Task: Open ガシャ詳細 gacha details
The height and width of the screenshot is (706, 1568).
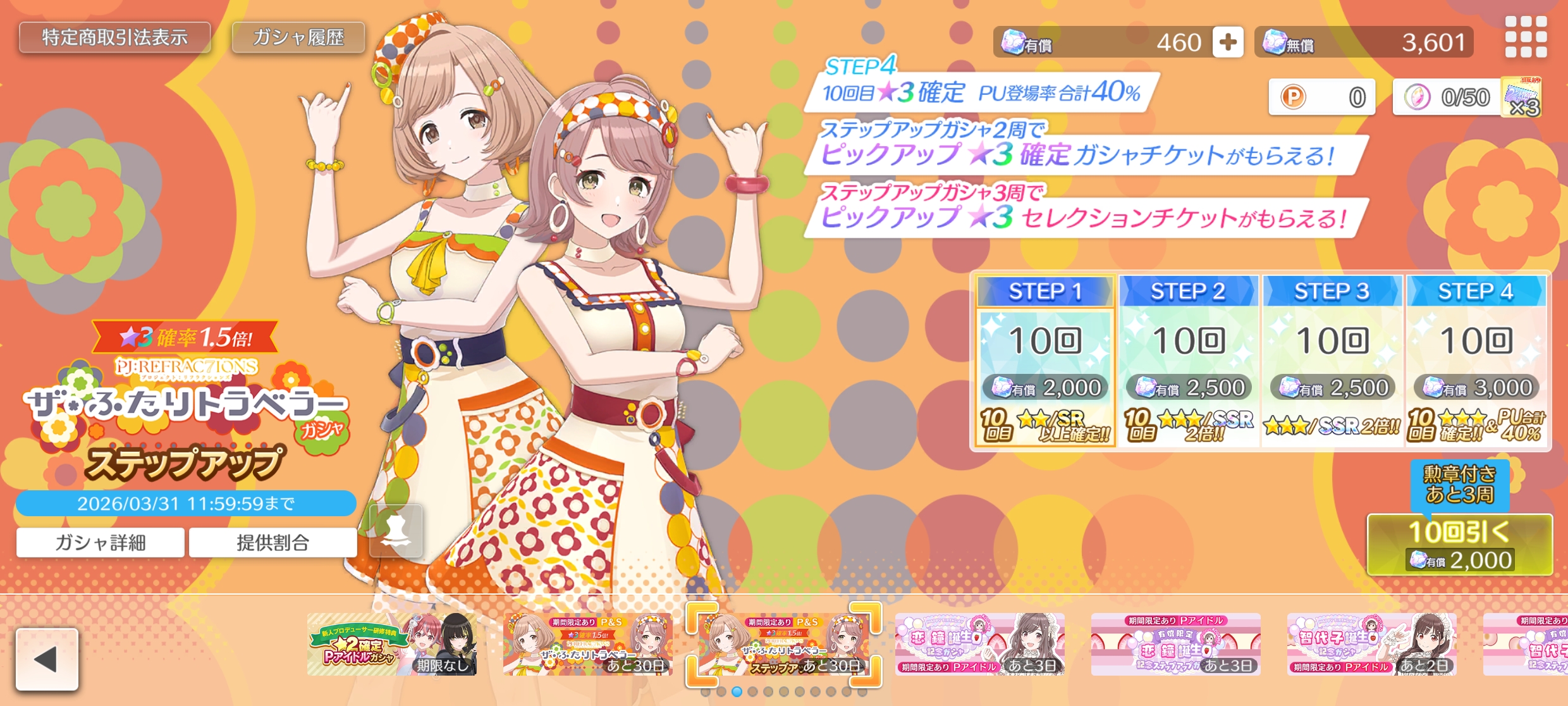Action: click(101, 542)
